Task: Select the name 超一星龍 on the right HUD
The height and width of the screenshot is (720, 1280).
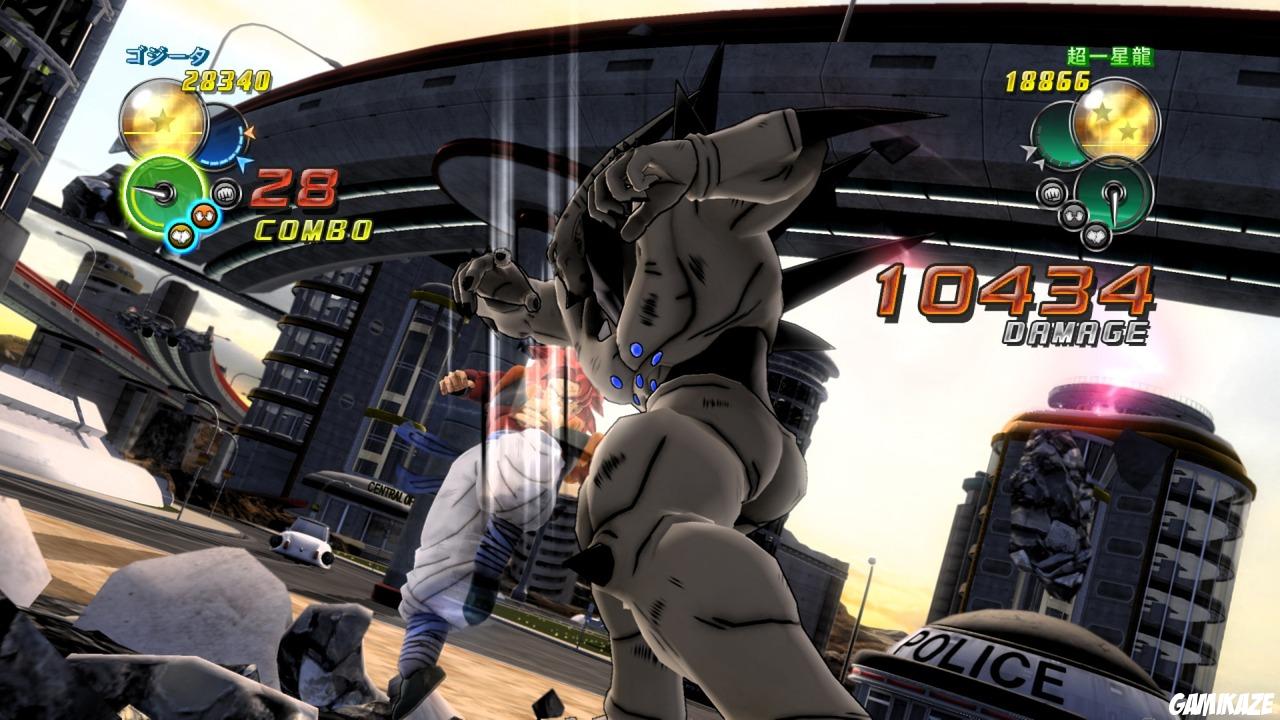Action: (1108, 57)
